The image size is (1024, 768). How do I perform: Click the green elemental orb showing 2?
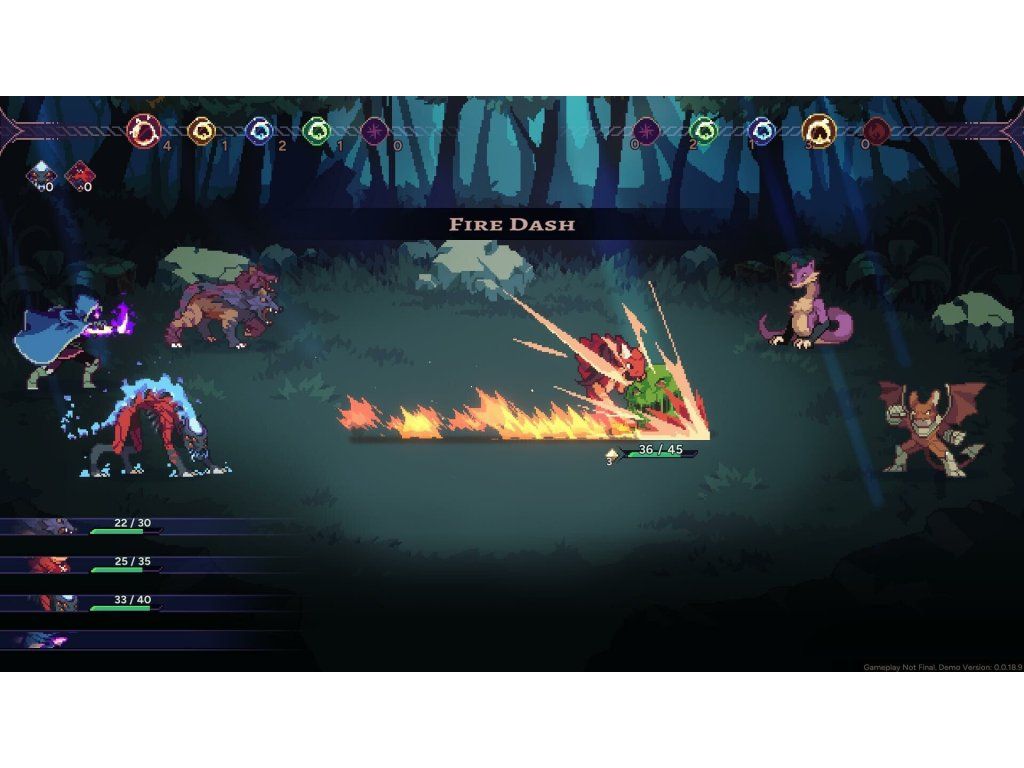(x=704, y=130)
